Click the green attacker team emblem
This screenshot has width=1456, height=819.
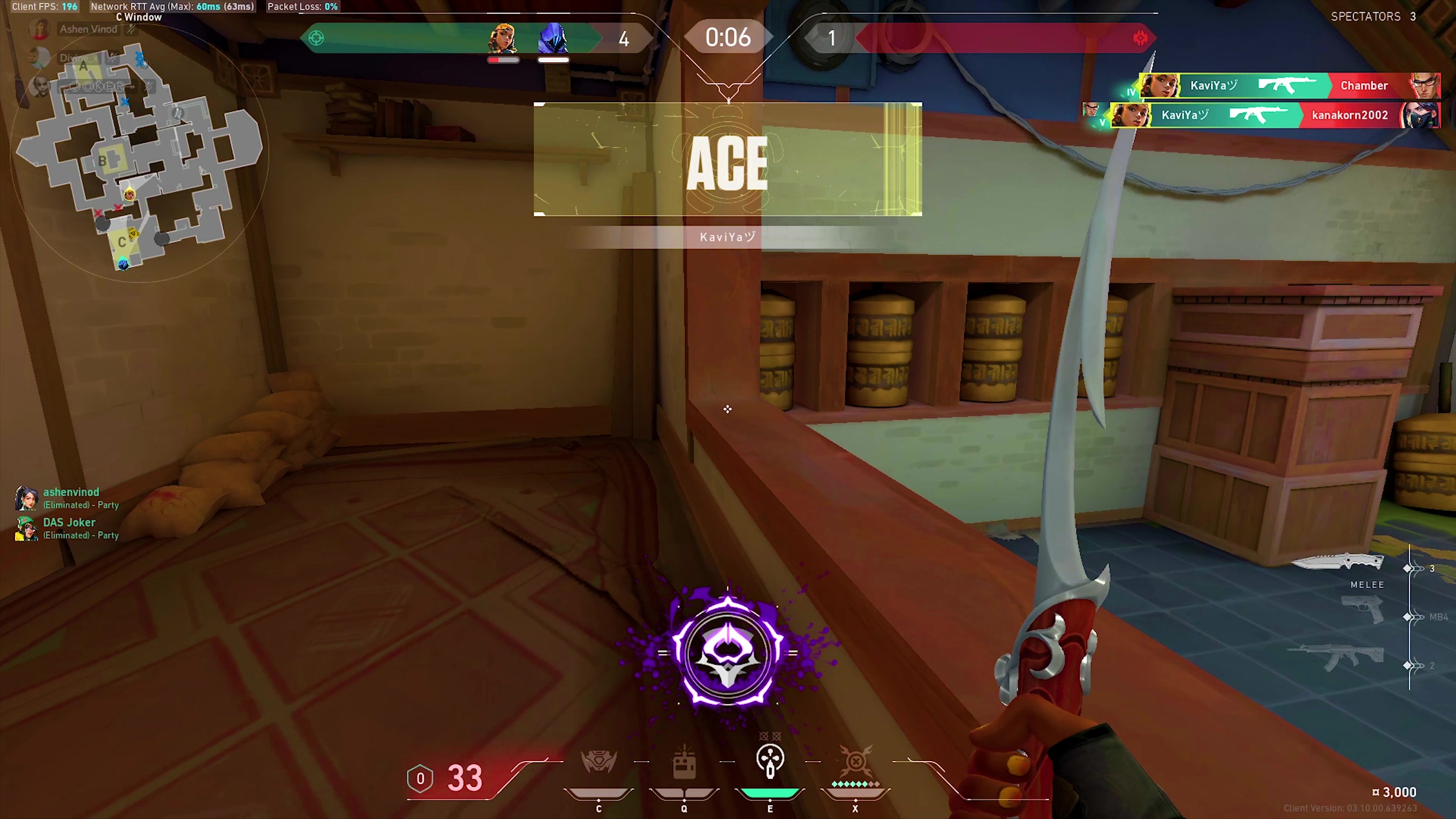coord(316,39)
